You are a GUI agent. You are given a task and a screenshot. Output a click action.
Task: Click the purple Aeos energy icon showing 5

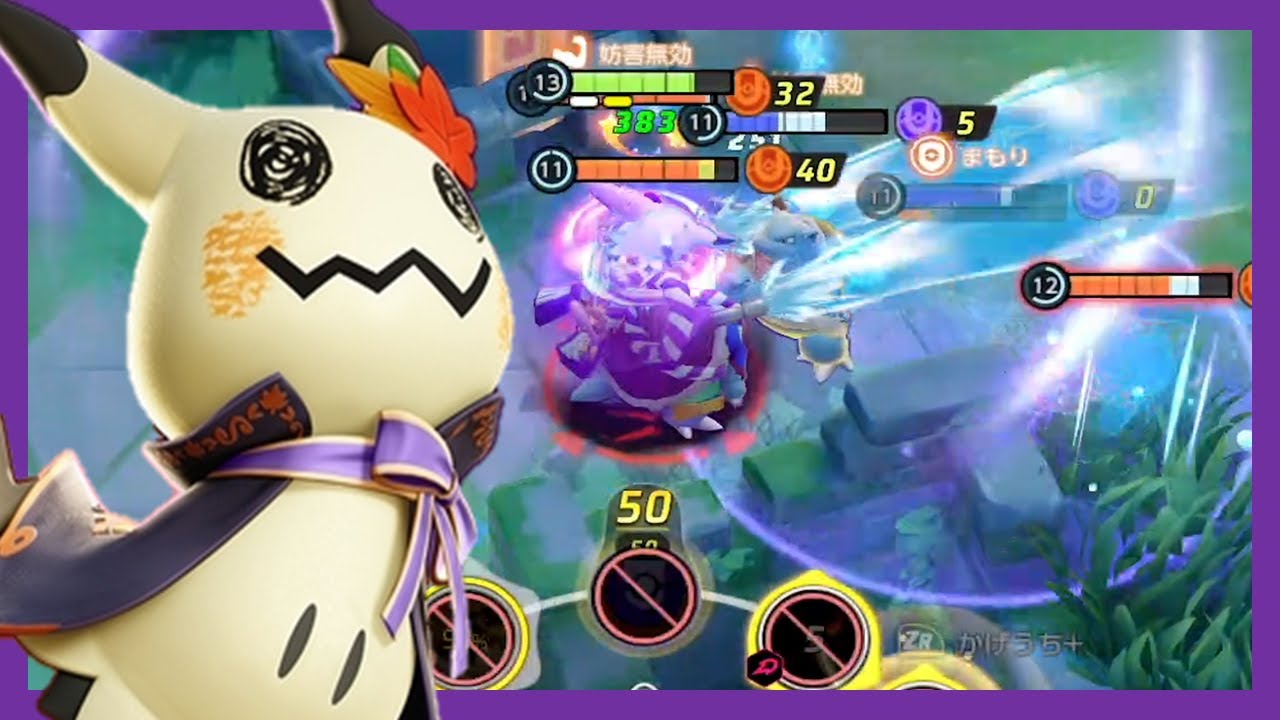click(917, 119)
